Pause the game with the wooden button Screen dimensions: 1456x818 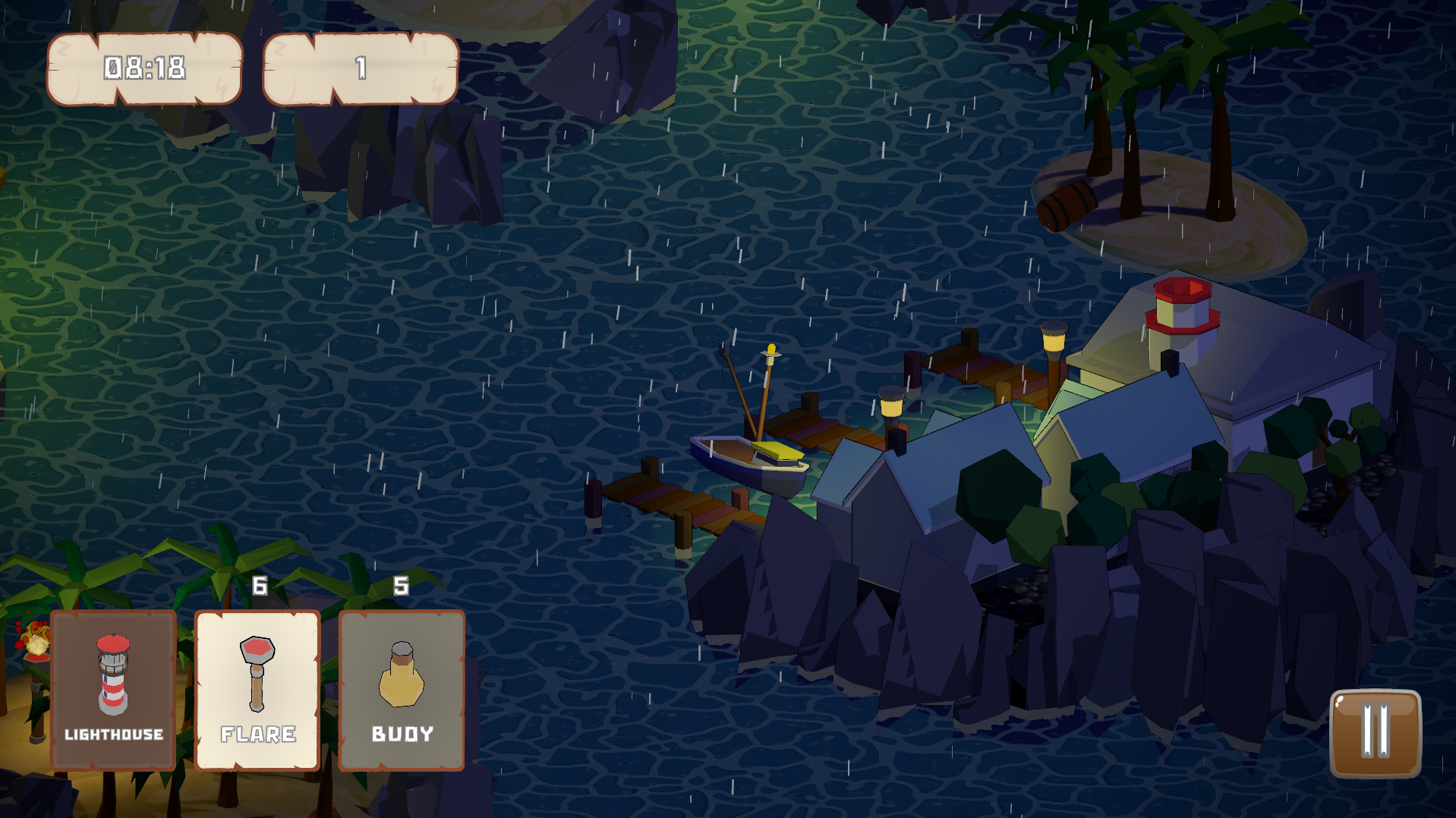(x=1375, y=733)
